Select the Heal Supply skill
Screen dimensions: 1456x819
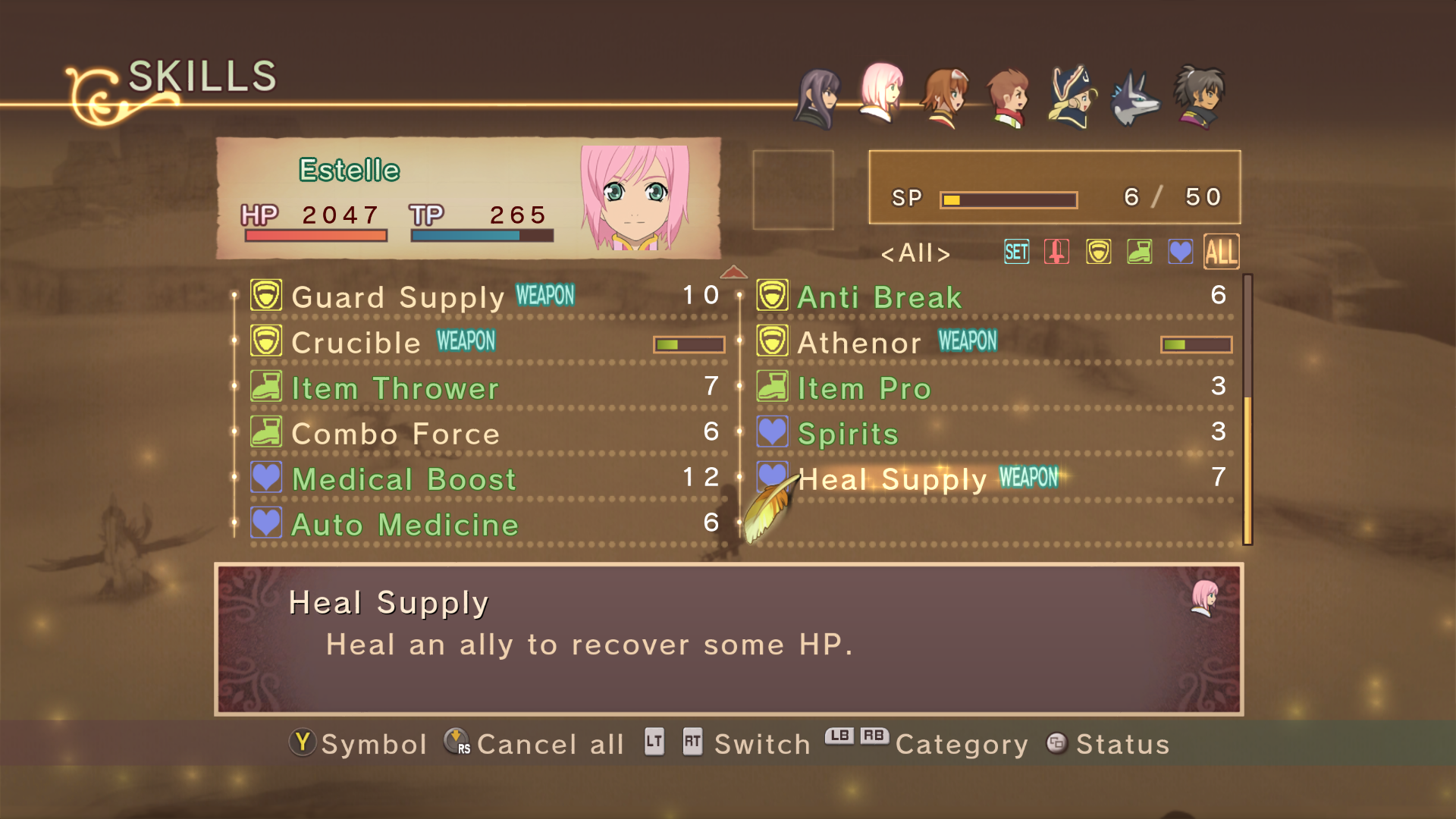click(x=893, y=479)
